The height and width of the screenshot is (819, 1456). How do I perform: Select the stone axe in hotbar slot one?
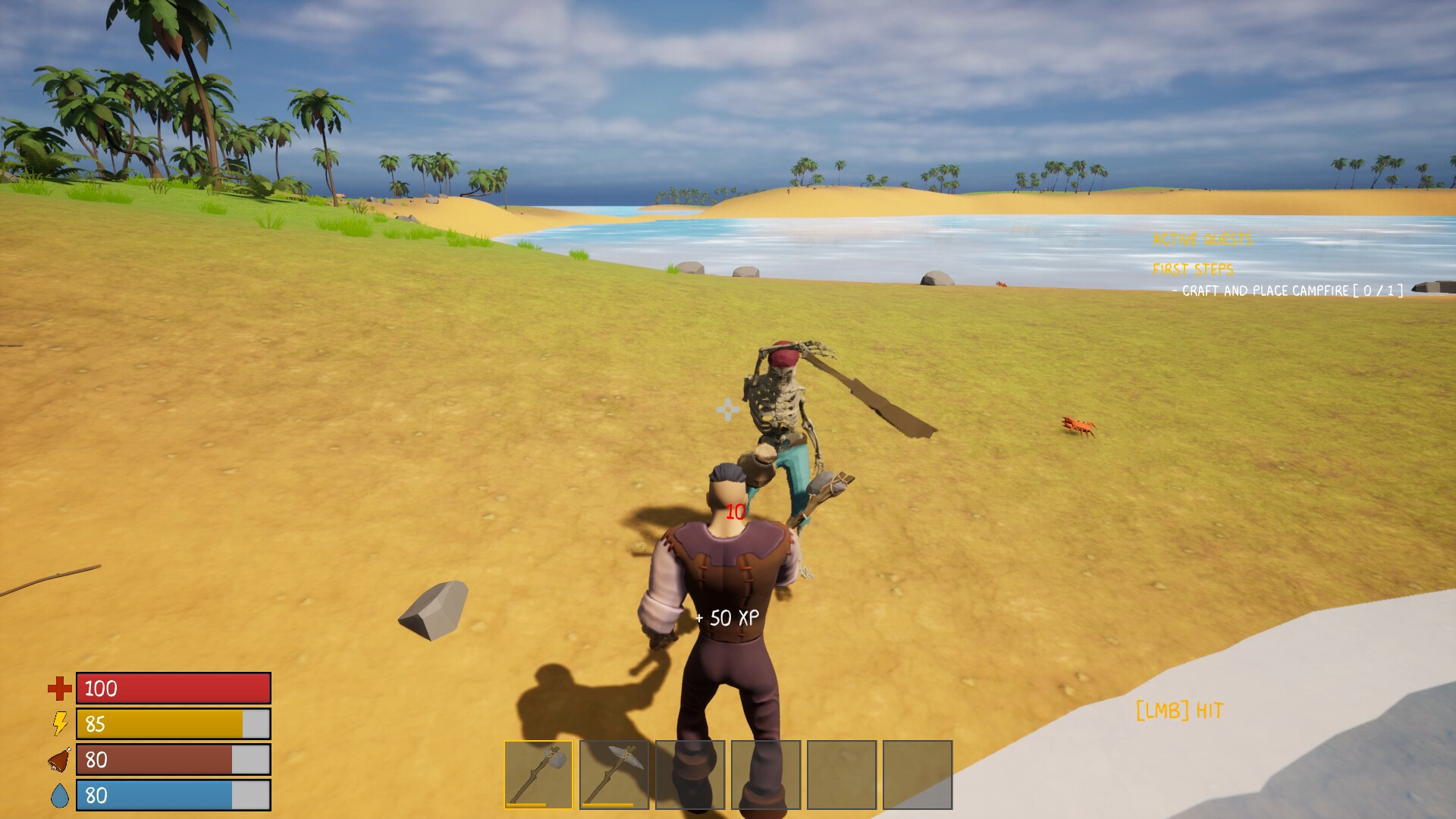(538, 773)
